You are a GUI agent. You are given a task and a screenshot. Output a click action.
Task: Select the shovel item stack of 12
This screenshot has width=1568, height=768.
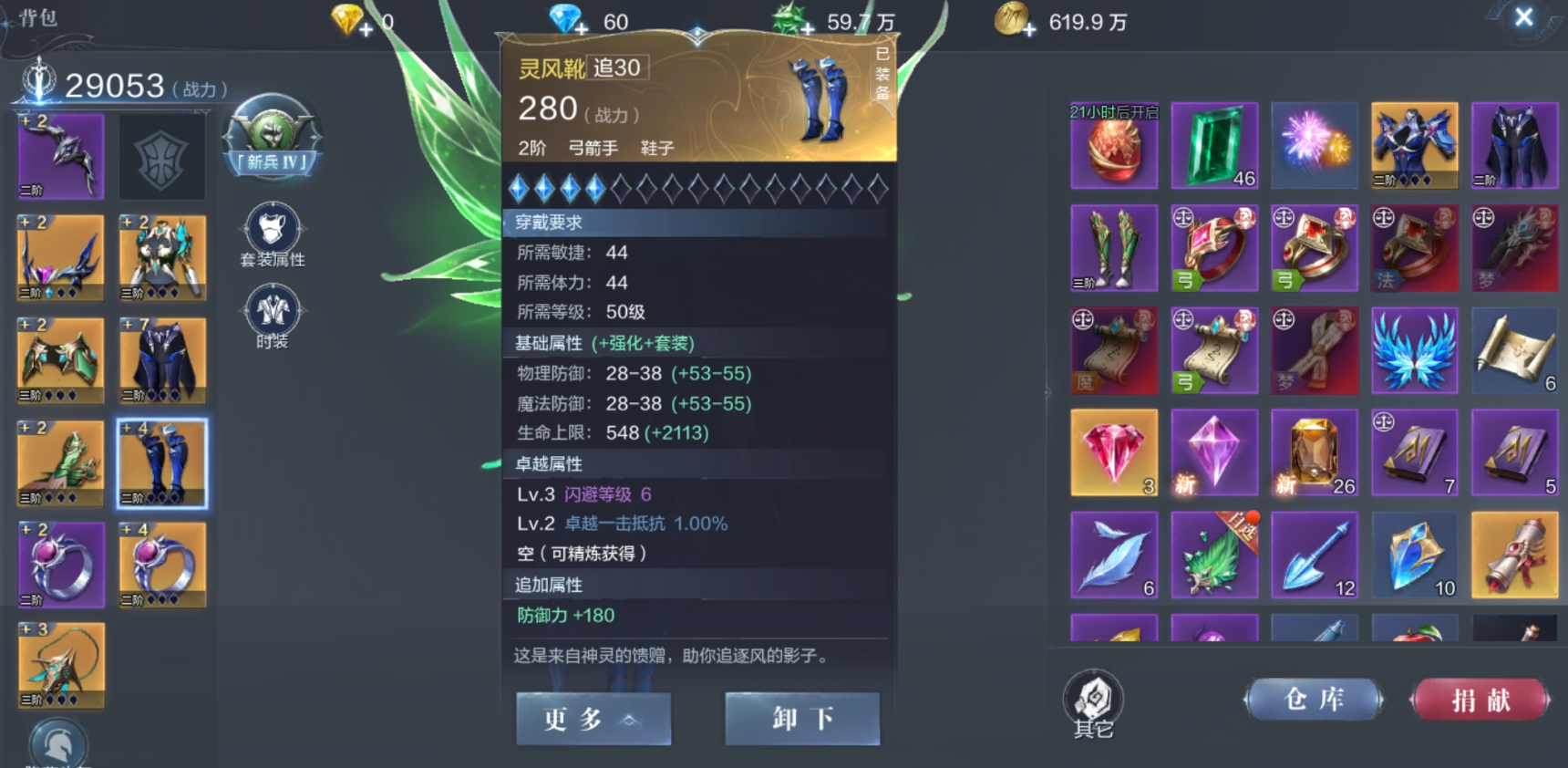point(1314,555)
